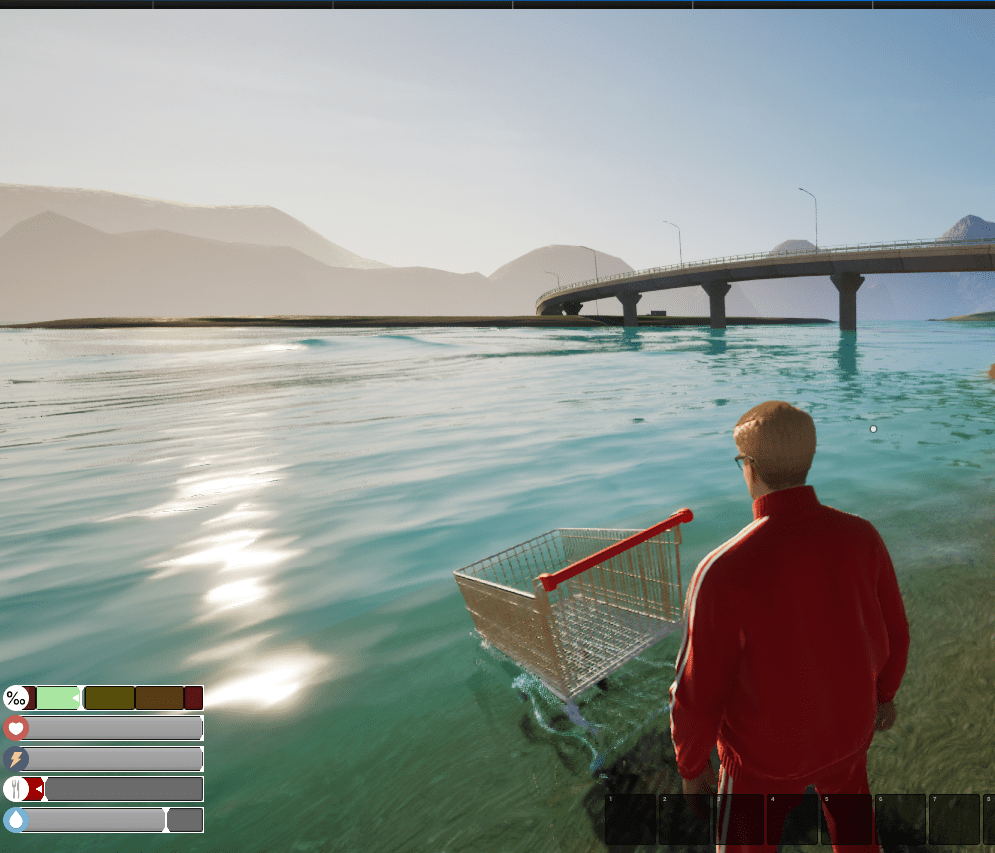This screenshot has height=853, width=995.
Task: Click the permille alcohol level icon
Action: [16, 698]
